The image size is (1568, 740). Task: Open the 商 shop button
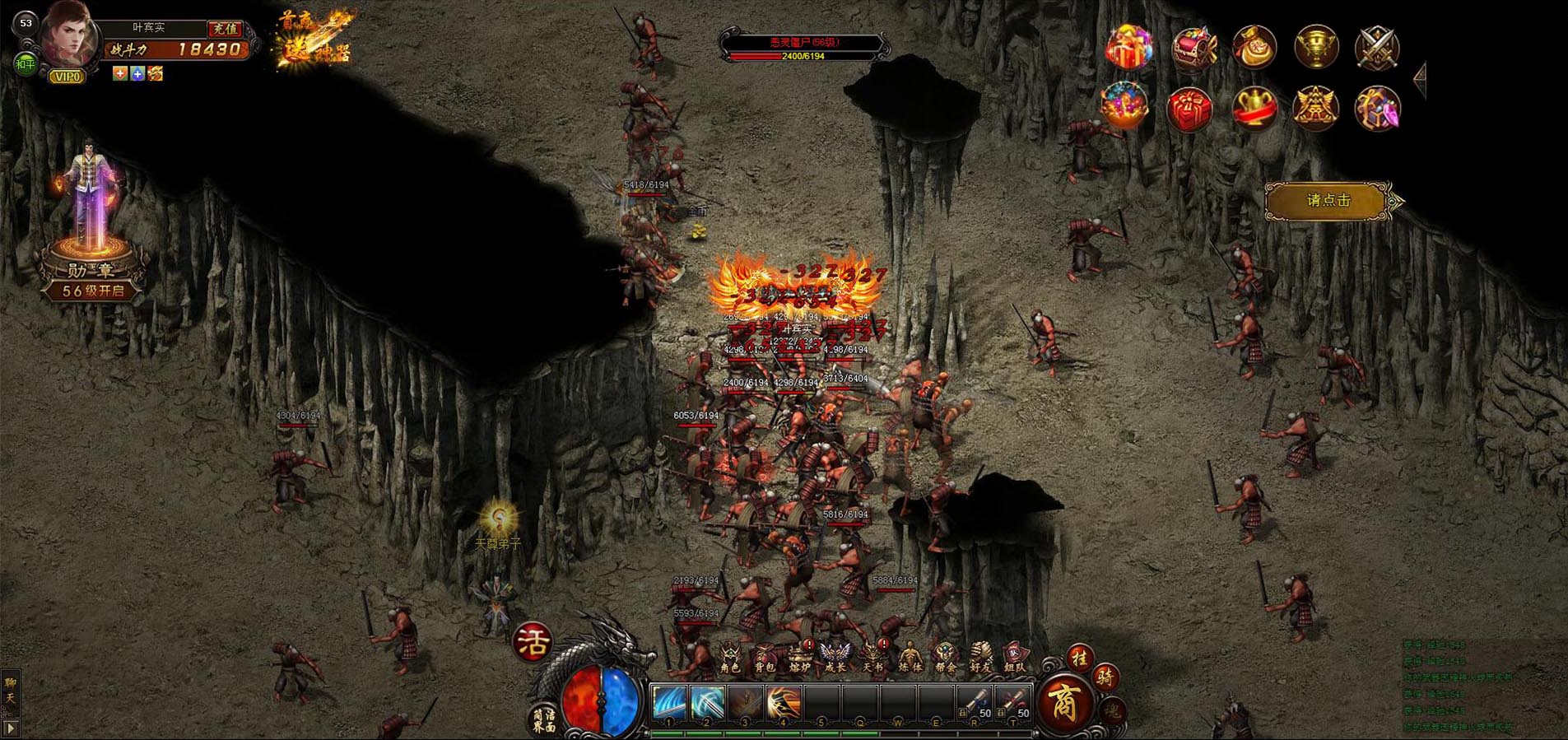1065,704
